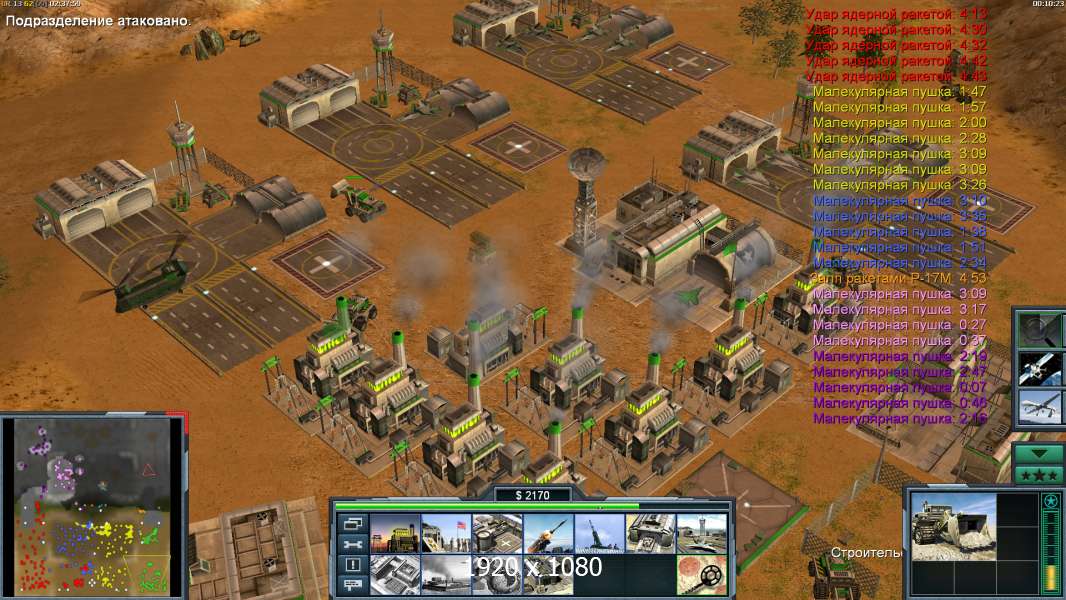
Task: Click the exclamation mark alert button
Action: pos(352,565)
